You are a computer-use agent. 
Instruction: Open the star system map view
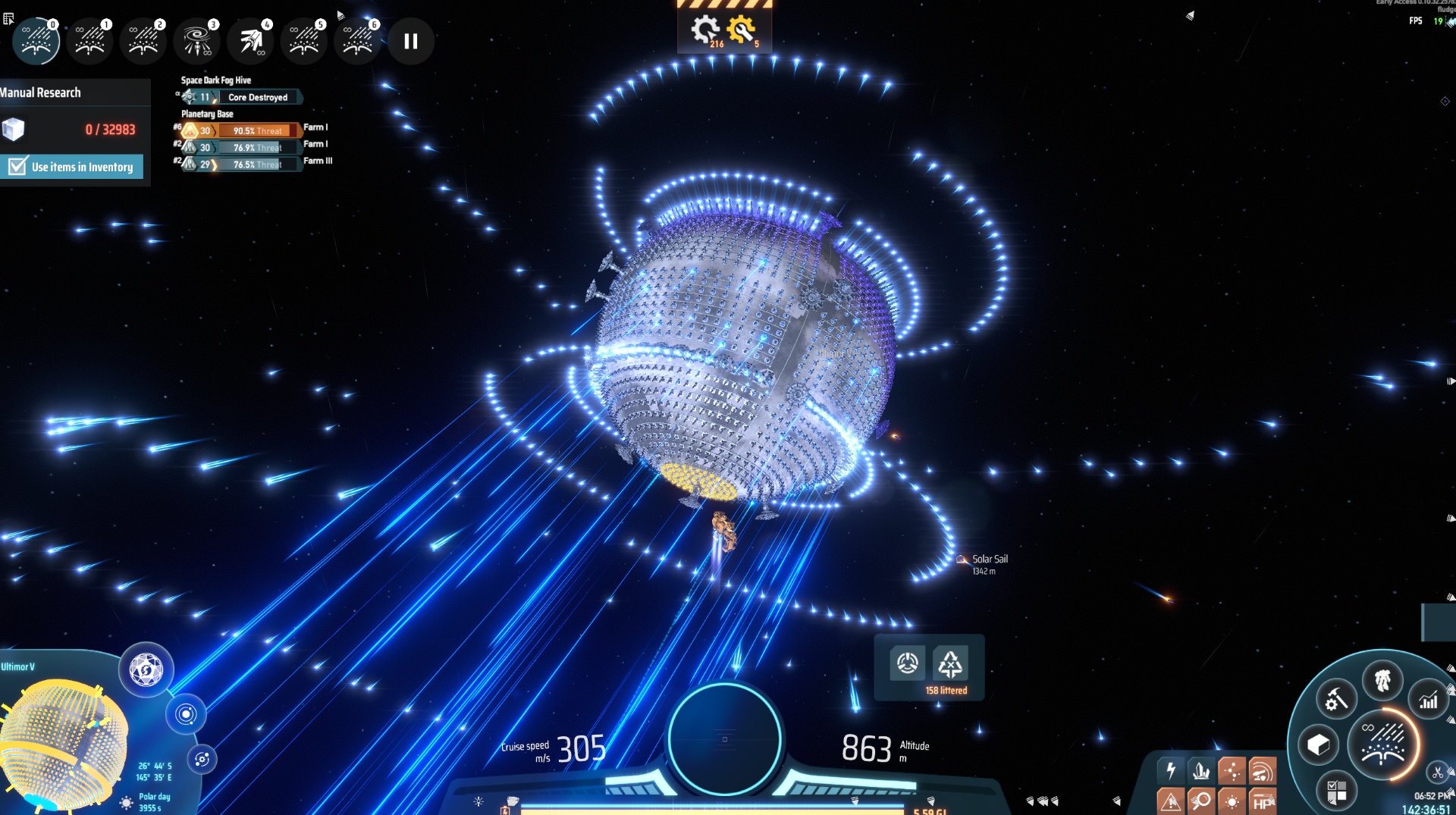pos(186,714)
